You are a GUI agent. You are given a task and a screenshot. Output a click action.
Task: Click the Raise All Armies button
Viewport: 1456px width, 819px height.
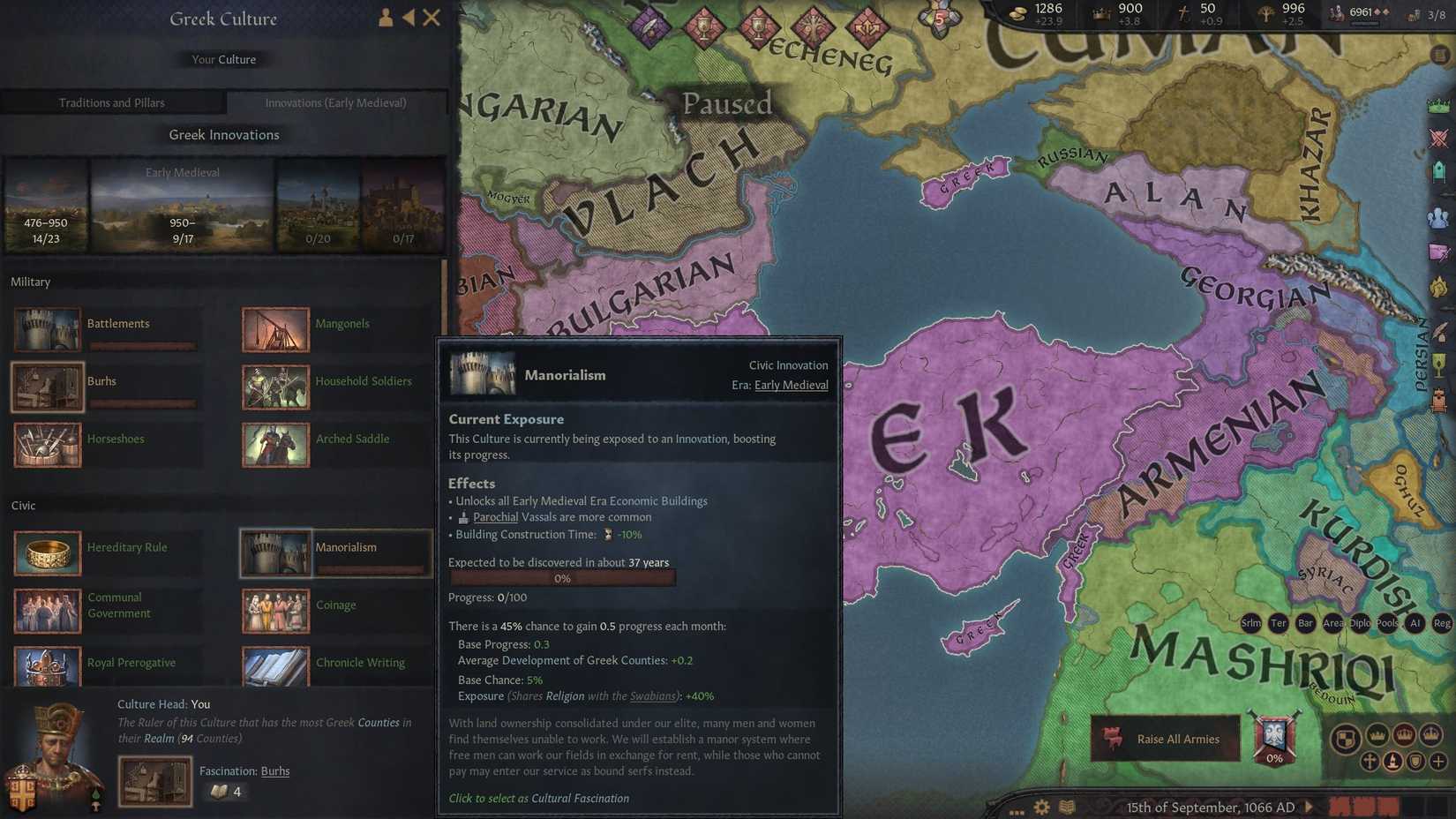[x=1165, y=739]
